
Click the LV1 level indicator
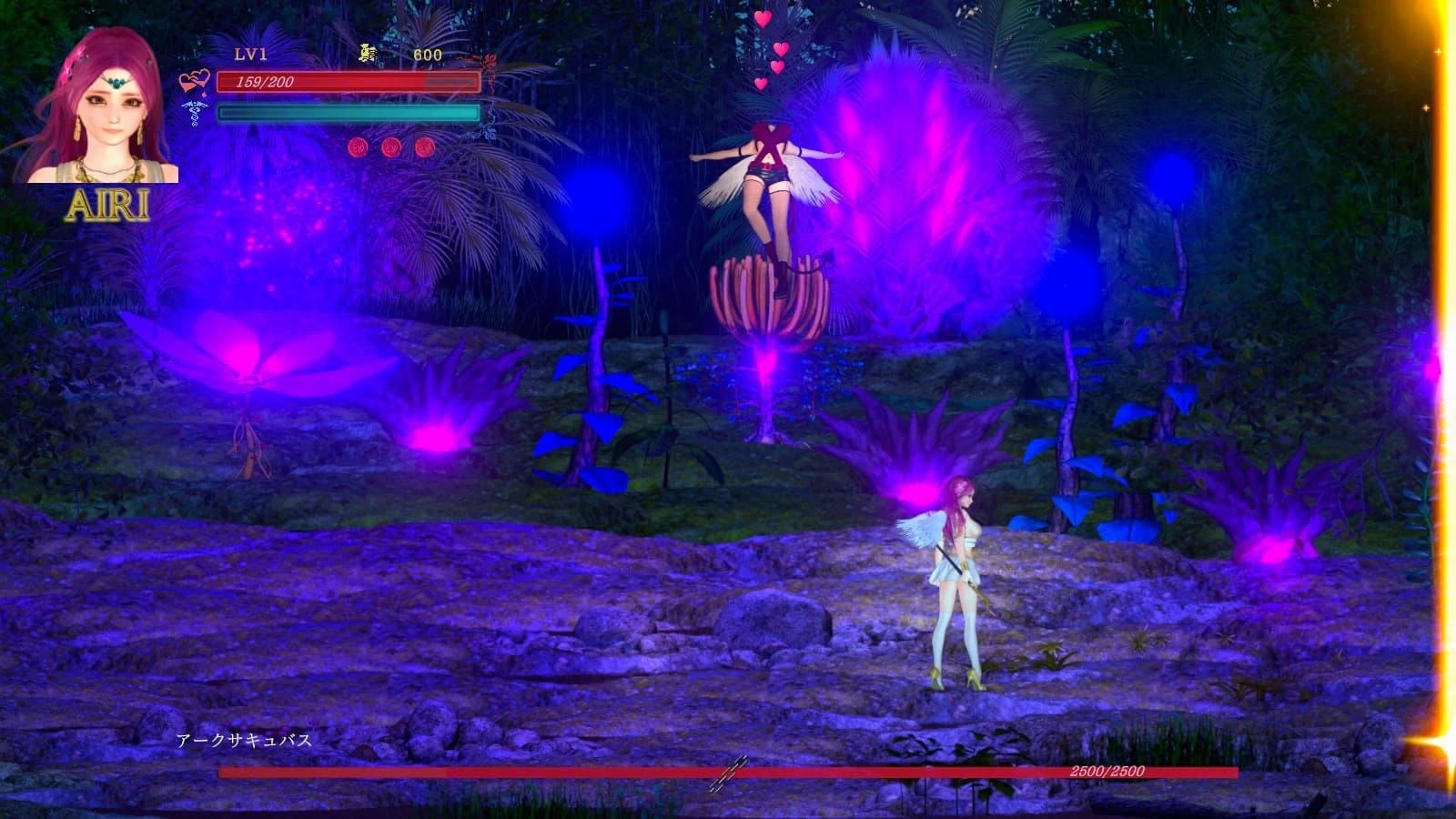(x=250, y=52)
